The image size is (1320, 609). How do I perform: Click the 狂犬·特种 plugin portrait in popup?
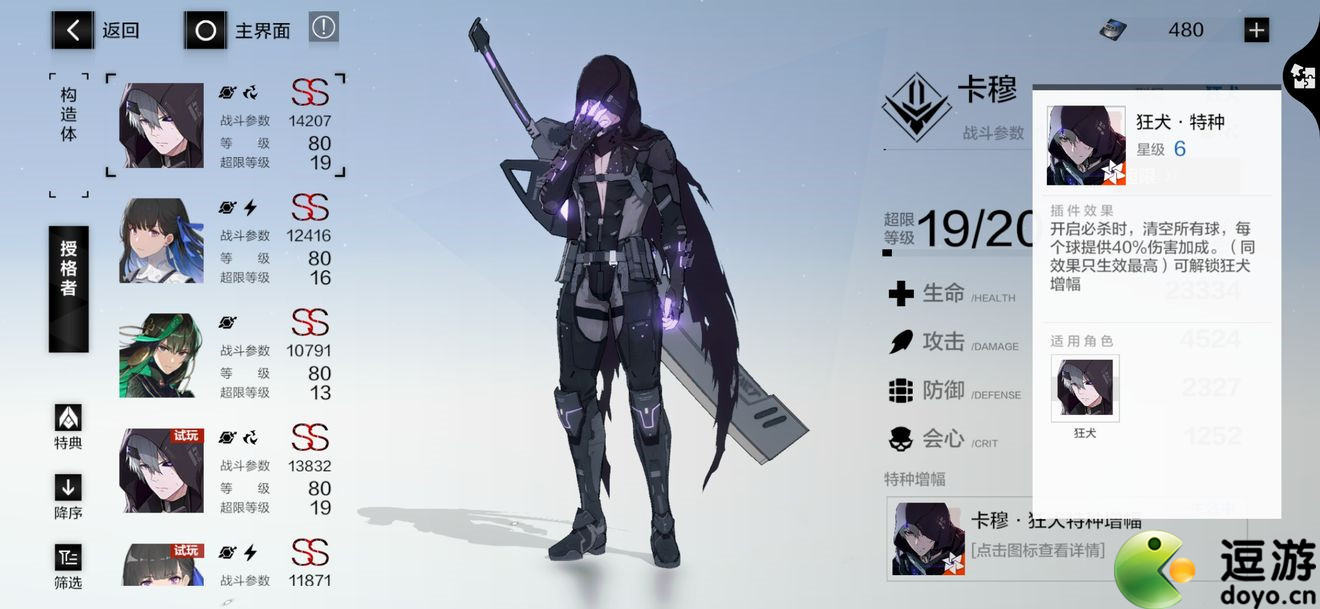coord(1086,146)
